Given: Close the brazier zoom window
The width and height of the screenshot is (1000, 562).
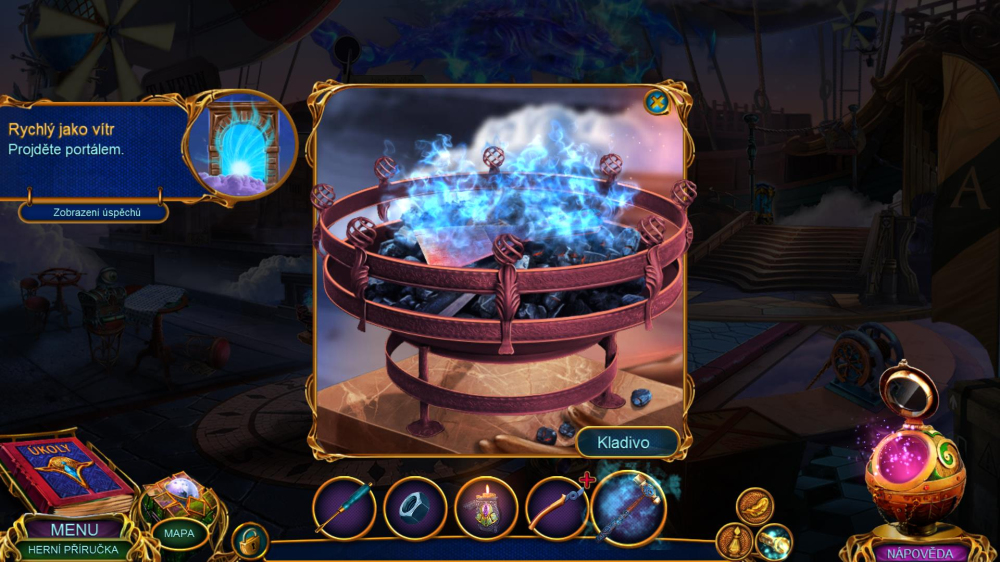Looking at the screenshot, I should [x=656, y=101].
